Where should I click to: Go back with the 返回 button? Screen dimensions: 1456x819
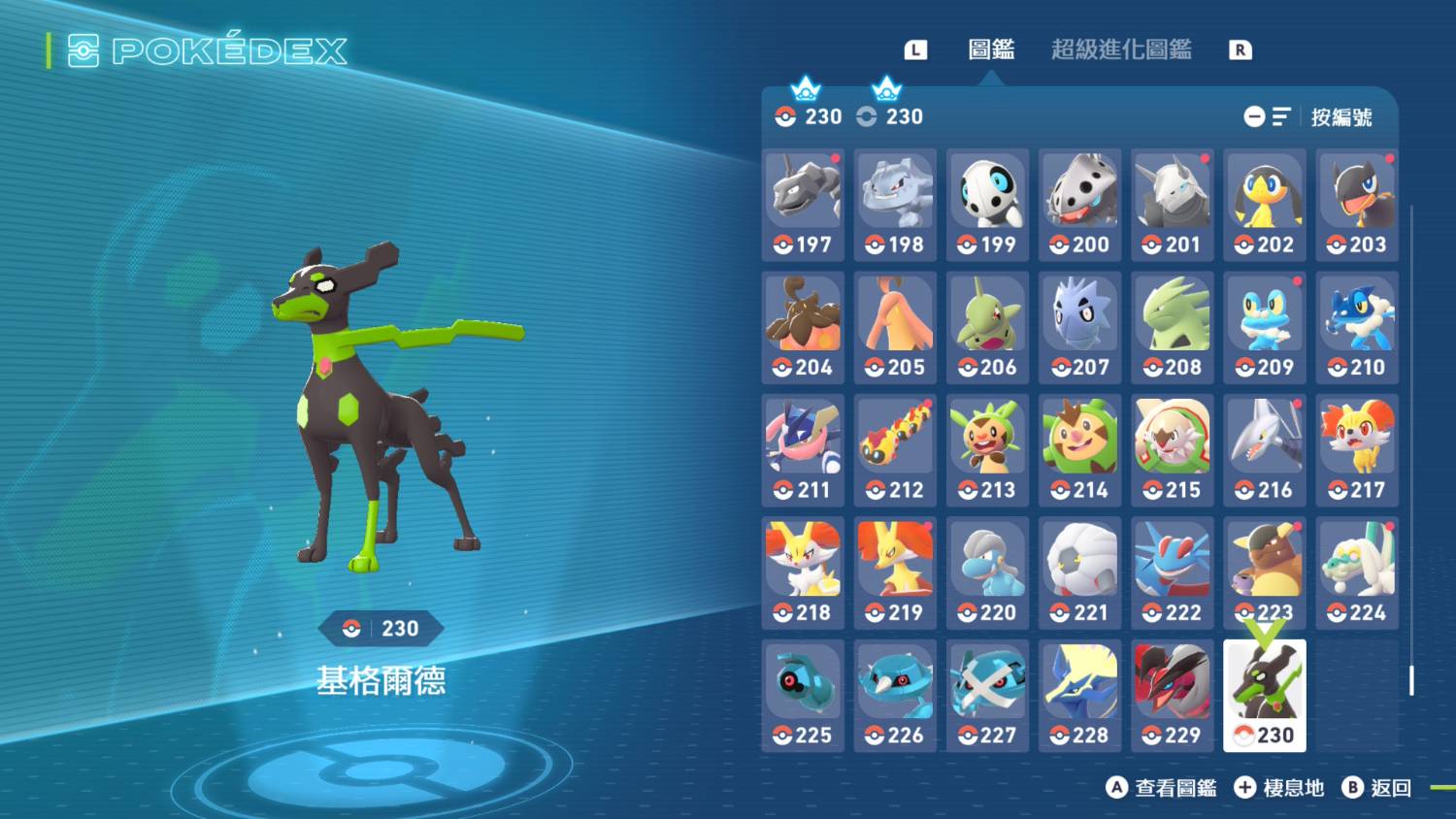click(1377, 788)
